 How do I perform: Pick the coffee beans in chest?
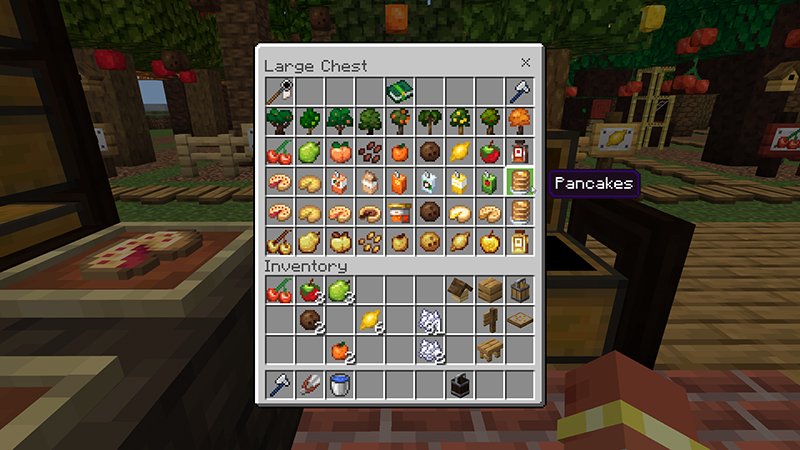[x=370, y=152]
